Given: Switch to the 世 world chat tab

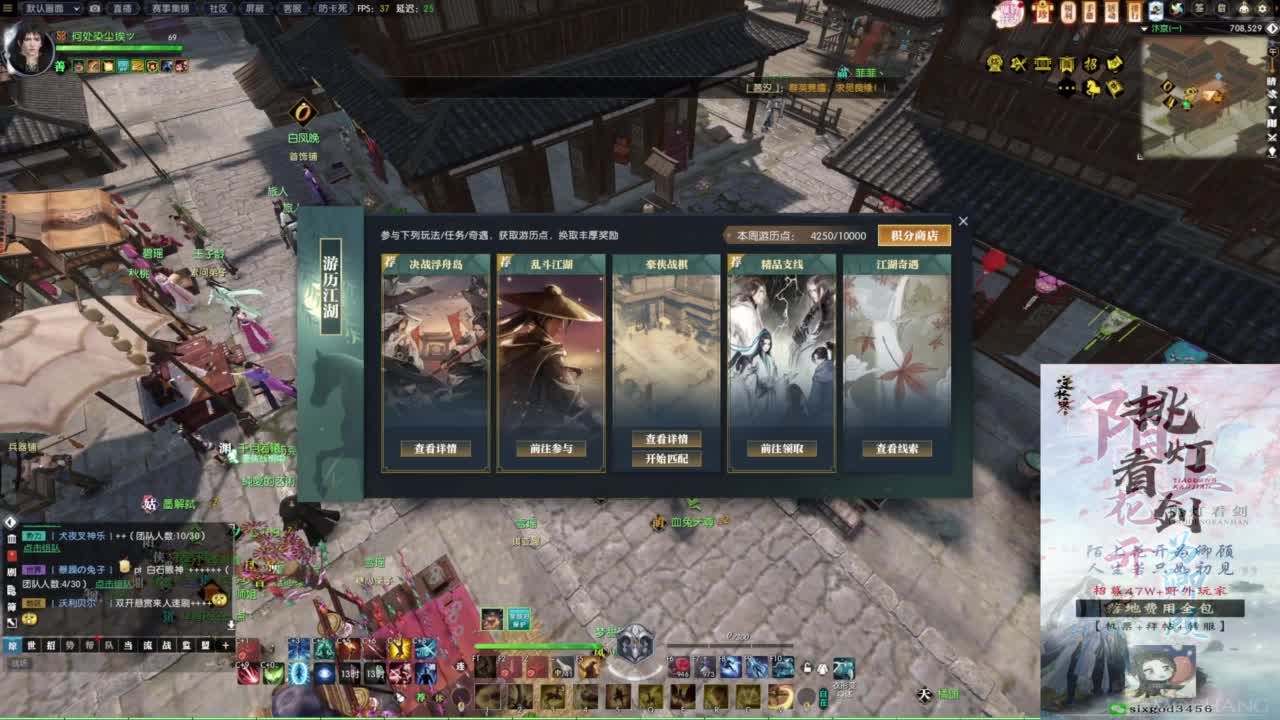Looking at the screenshot, I should pos(31,644).
